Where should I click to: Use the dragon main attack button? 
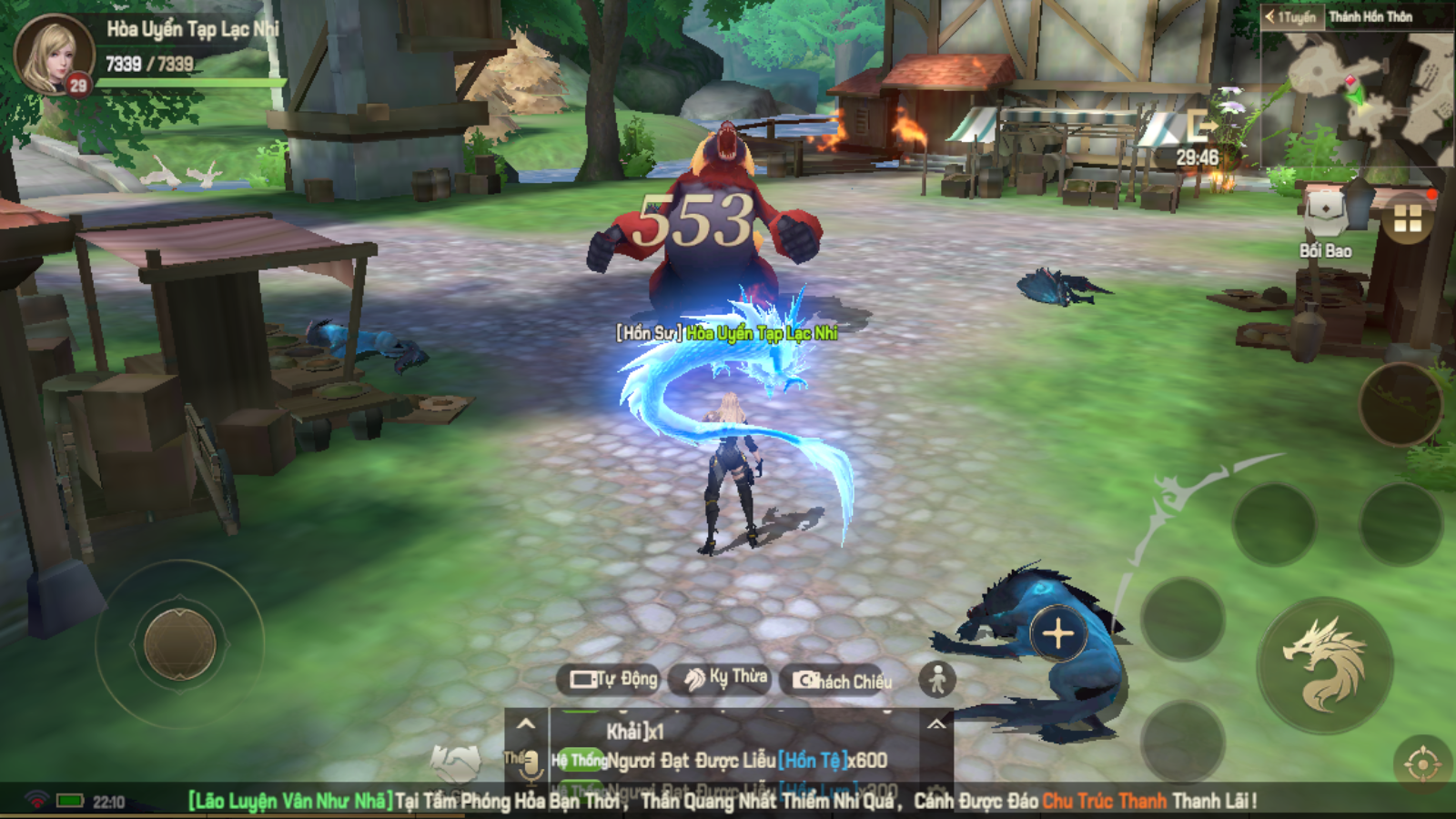tap(1324, 665)
